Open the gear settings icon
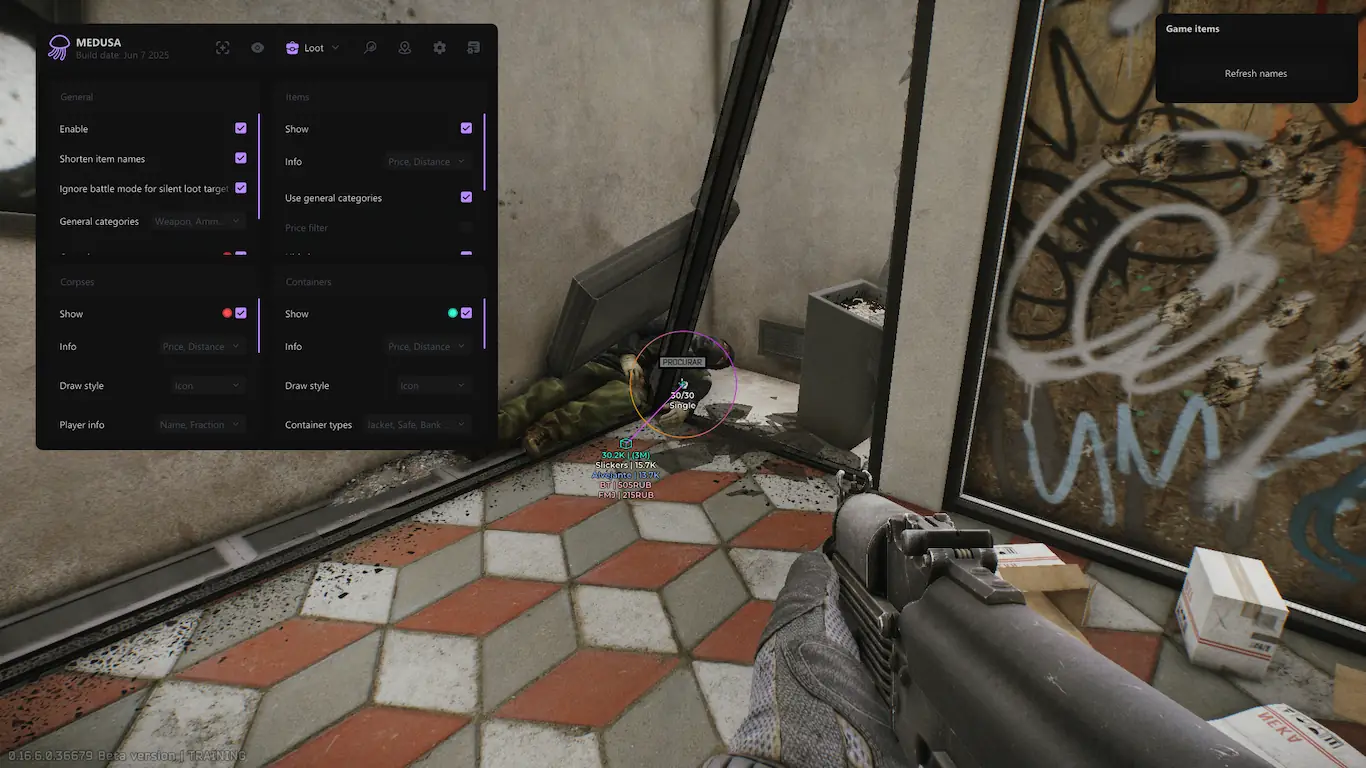The width and height of the screenshot is (1366, 768). [x=440, y=48]
